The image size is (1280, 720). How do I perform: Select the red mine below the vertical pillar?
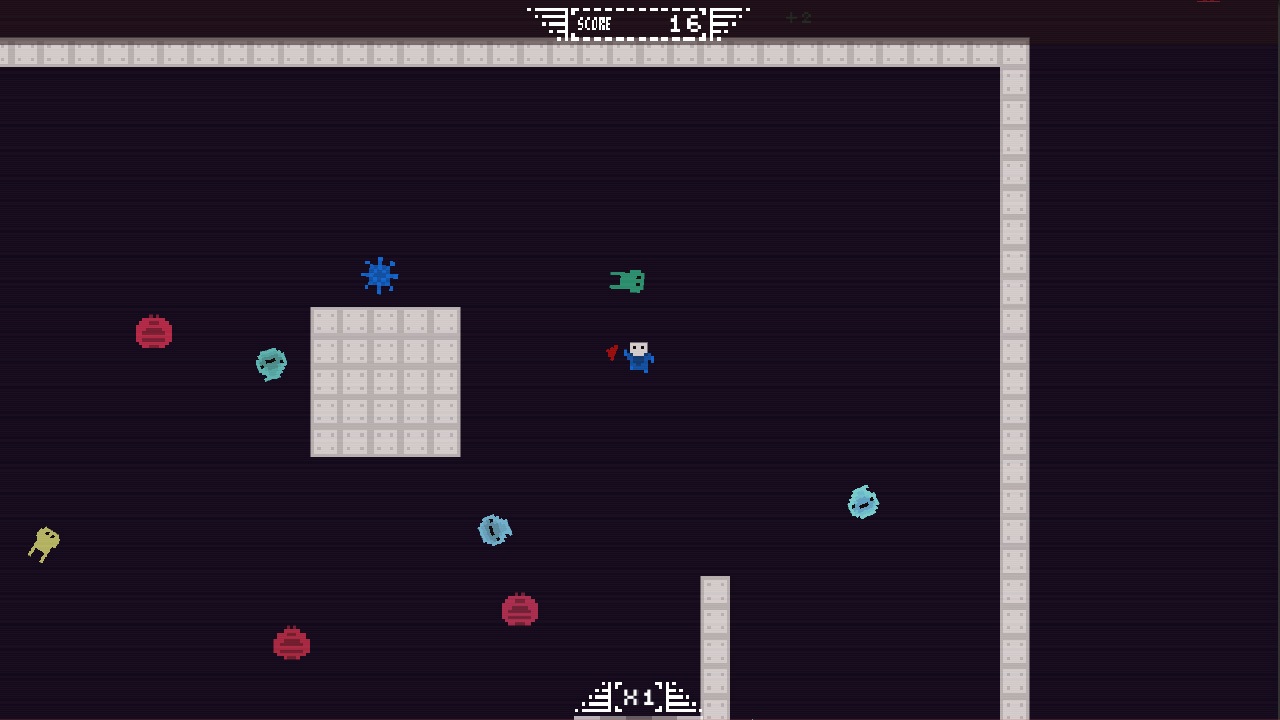(520, 607)
